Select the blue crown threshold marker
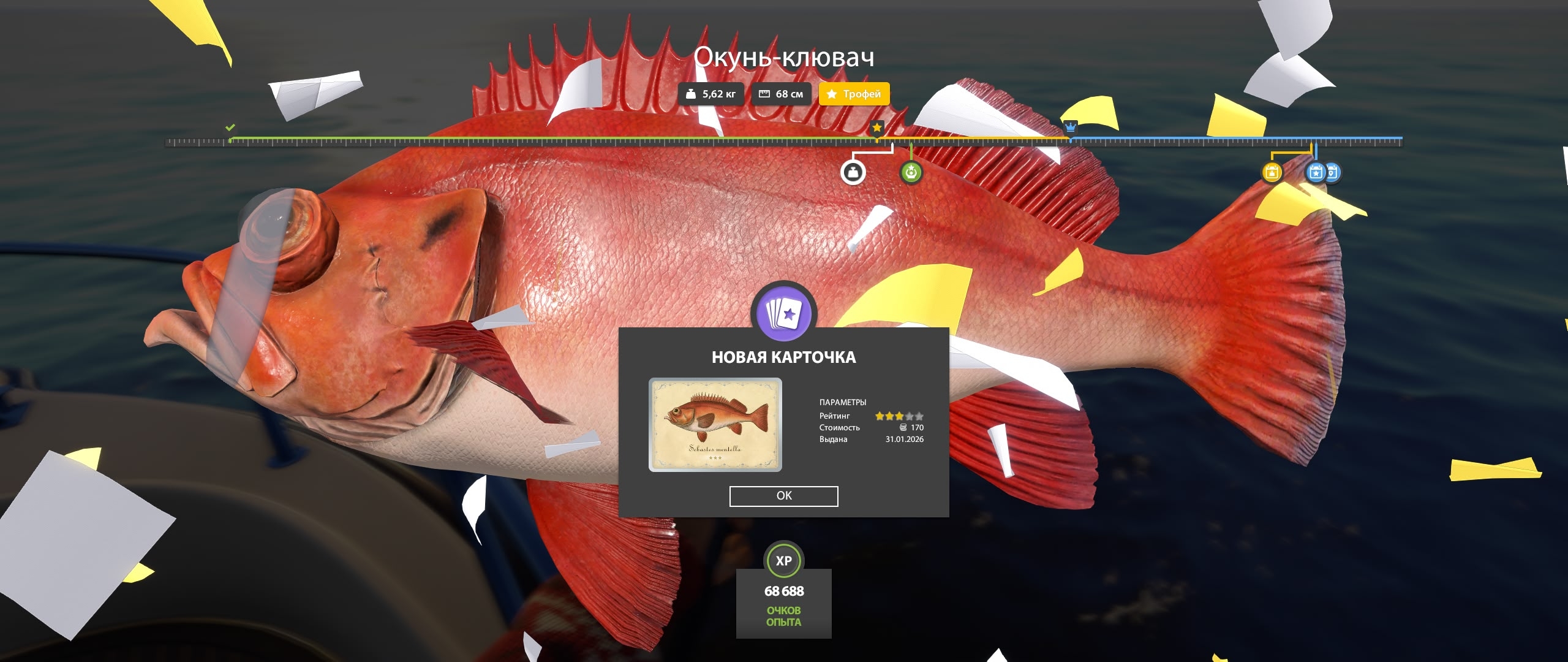The image size is (1568, 662). pos(1070,127)
